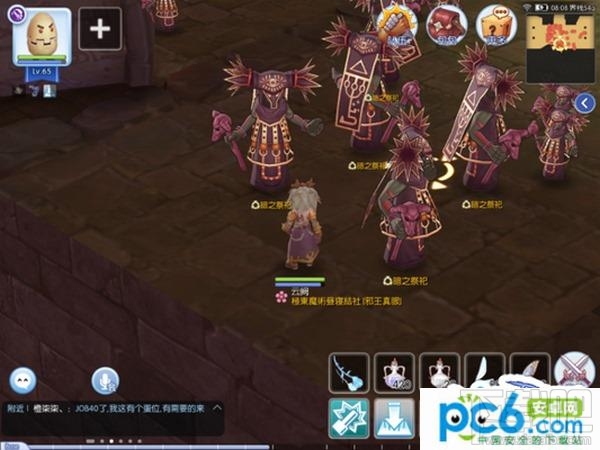The height and width of the screenshot is (450, 600).
Task: Activate the blue lightning staff skill
Action: [349, 373]
